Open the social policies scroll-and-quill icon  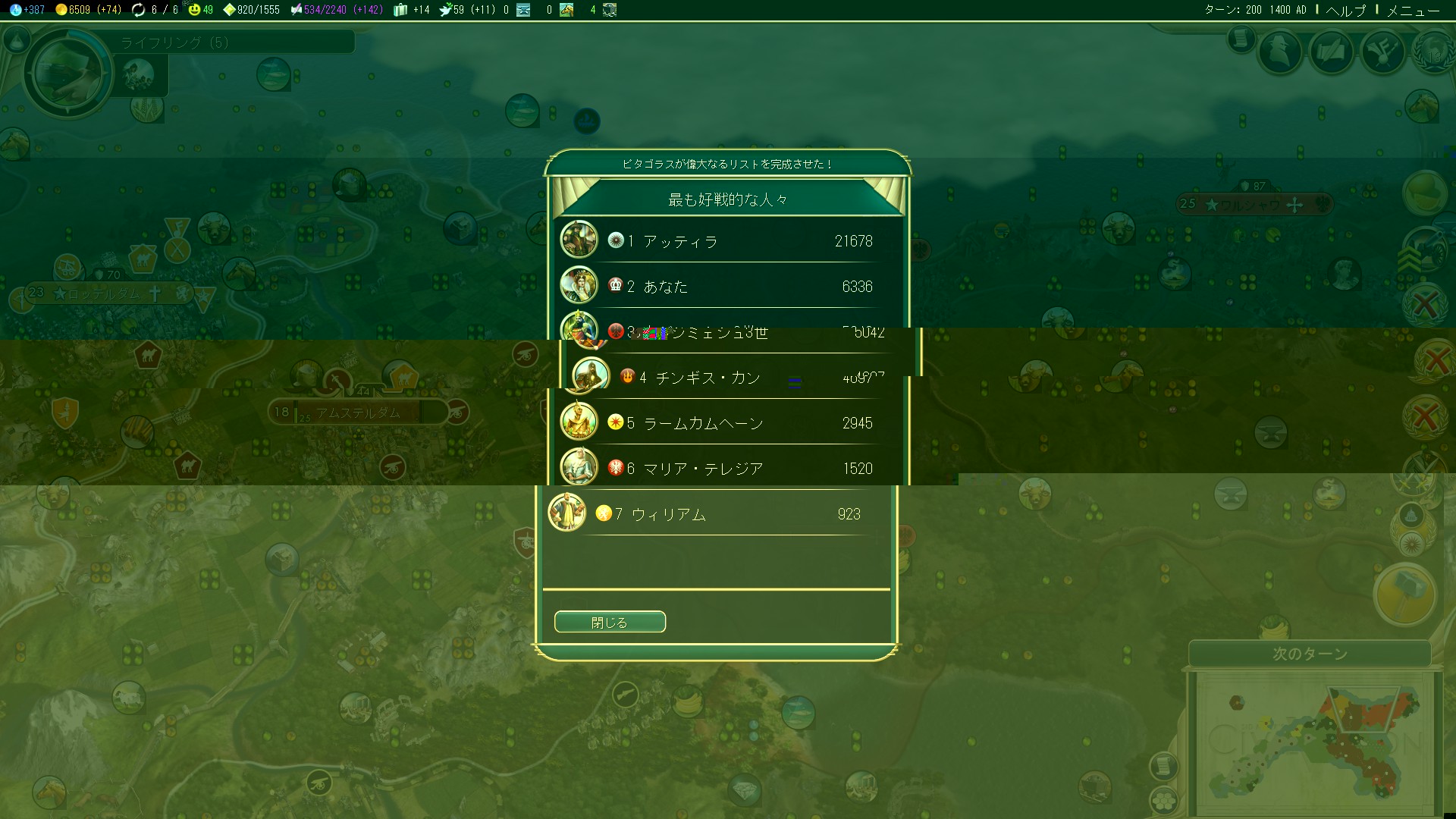coord(1331,52)
